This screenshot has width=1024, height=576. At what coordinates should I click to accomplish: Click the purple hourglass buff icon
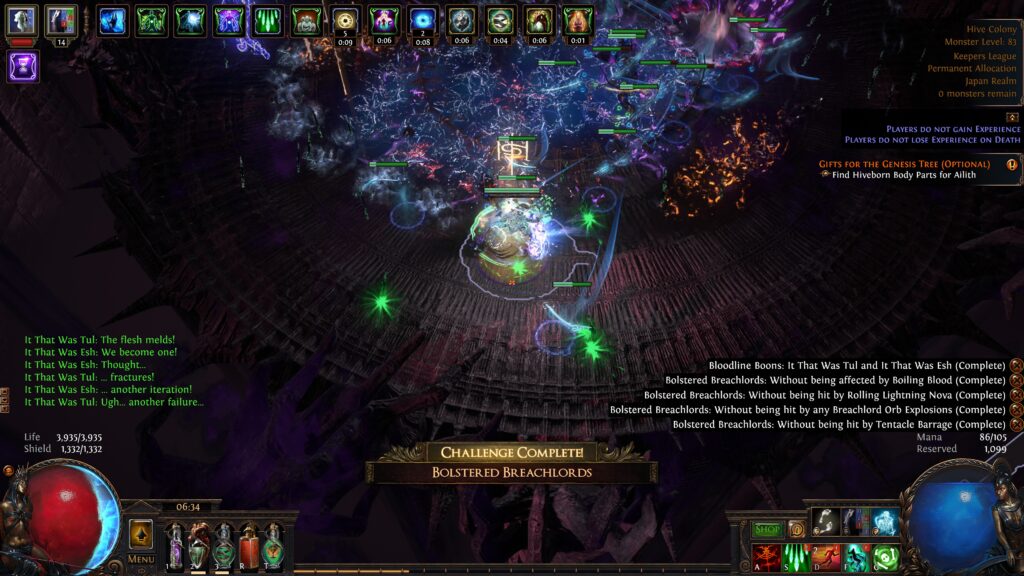[23, 67]
